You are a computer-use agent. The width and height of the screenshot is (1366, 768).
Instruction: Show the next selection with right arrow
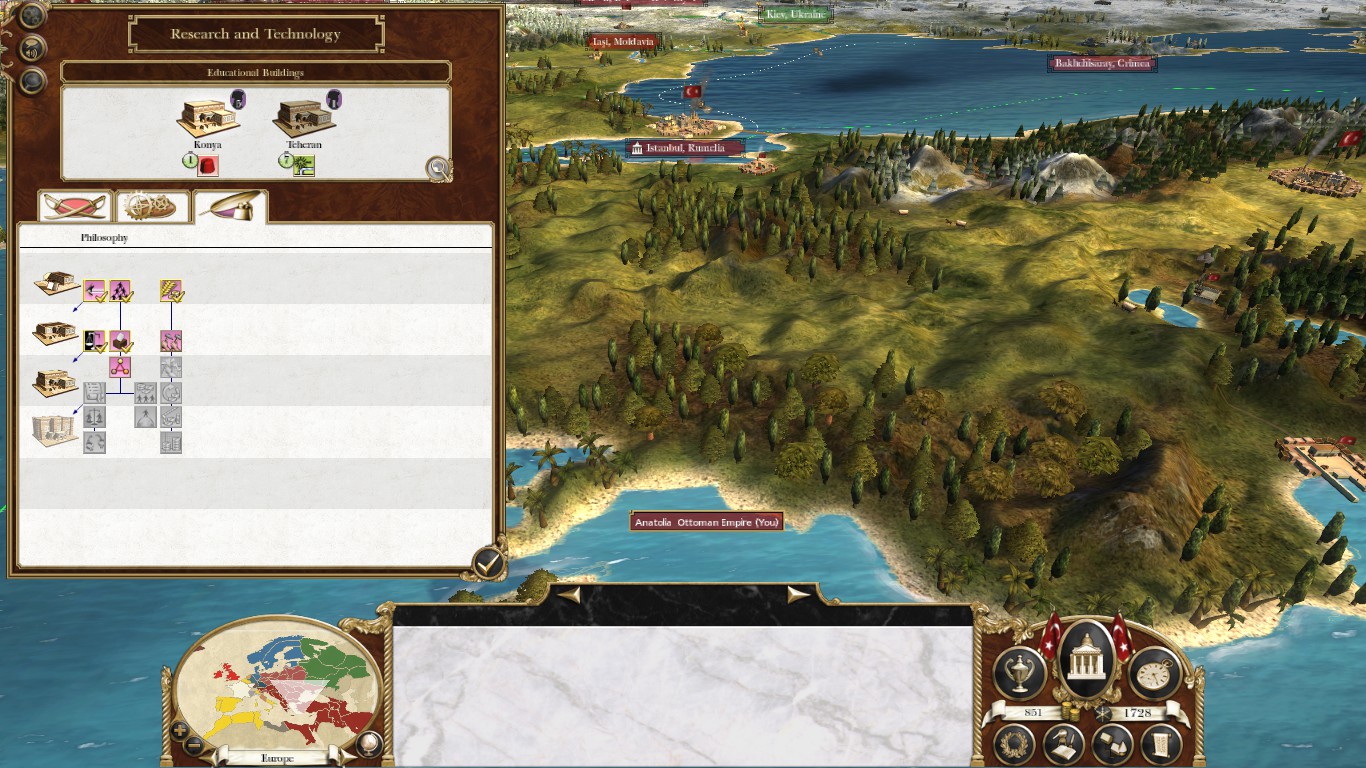[x=798, y=594]
